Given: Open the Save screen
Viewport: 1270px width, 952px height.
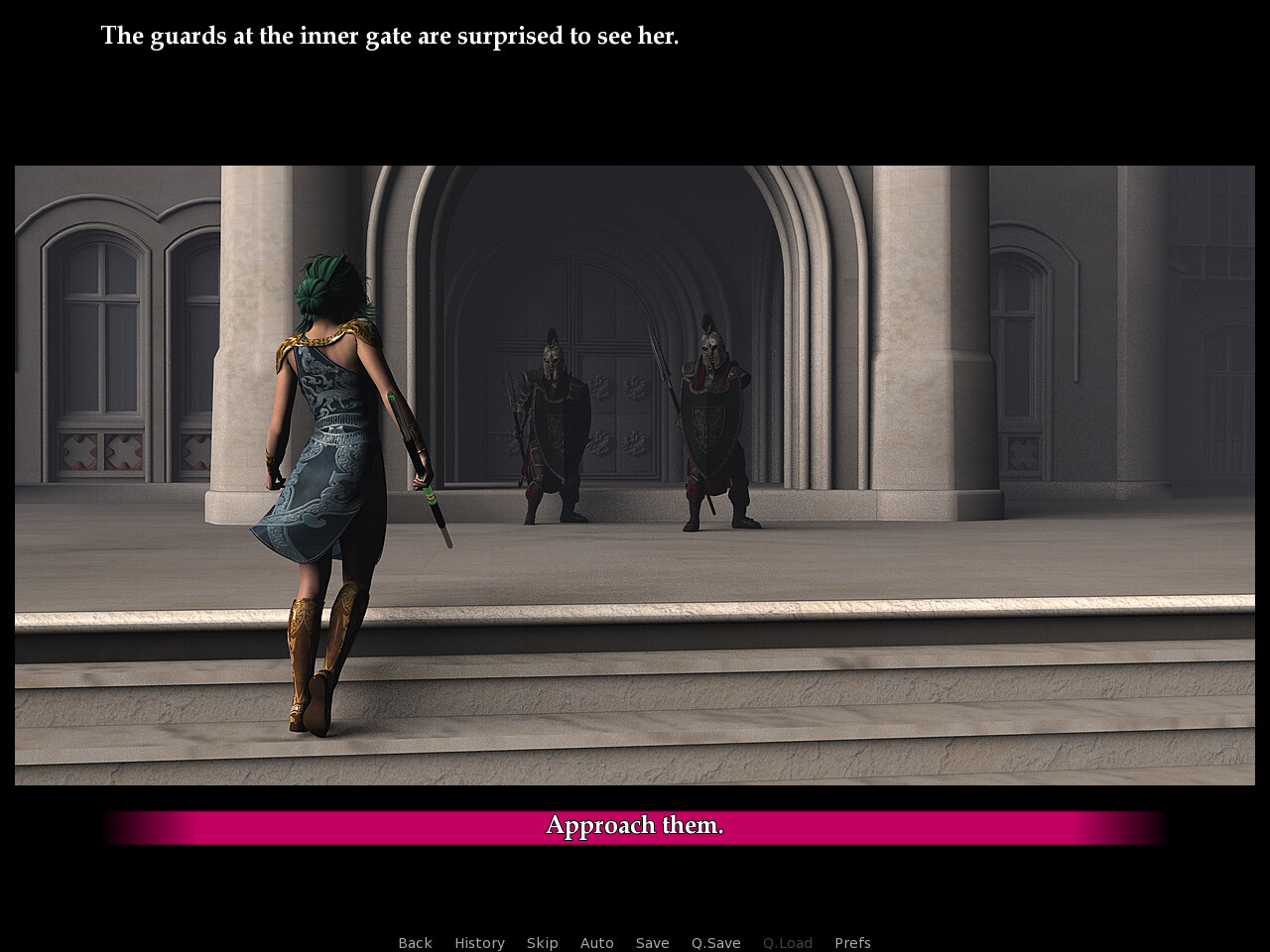Looking at the screenshot, I should click(x=652, y=942).
